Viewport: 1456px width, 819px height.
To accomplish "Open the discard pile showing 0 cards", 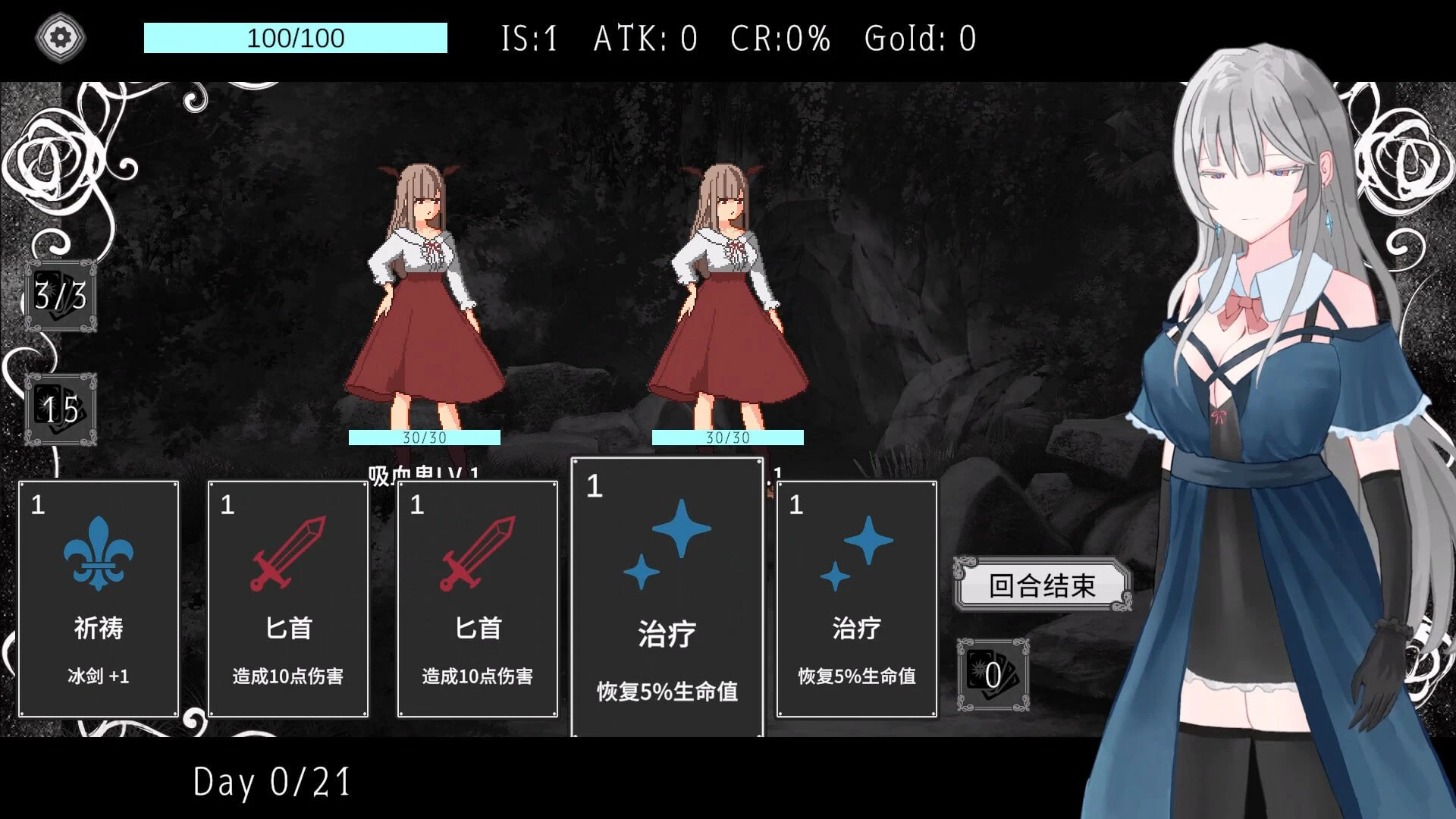I will (992, 671).
